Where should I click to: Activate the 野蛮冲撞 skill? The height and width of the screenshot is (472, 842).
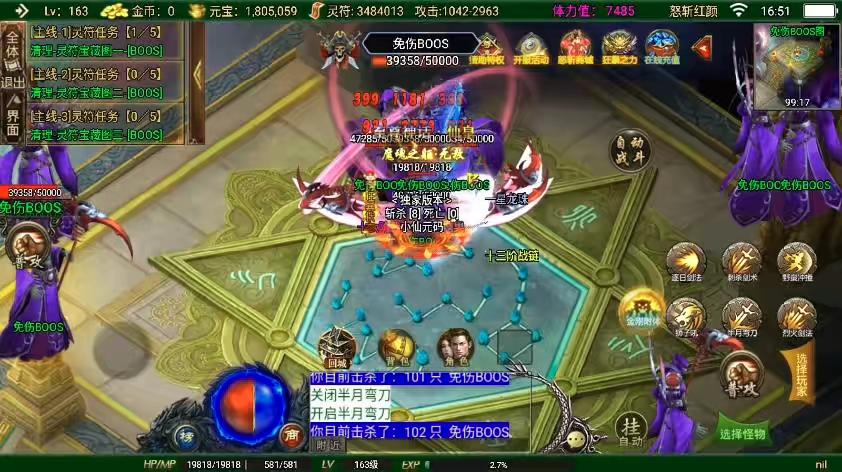point(796,261)
